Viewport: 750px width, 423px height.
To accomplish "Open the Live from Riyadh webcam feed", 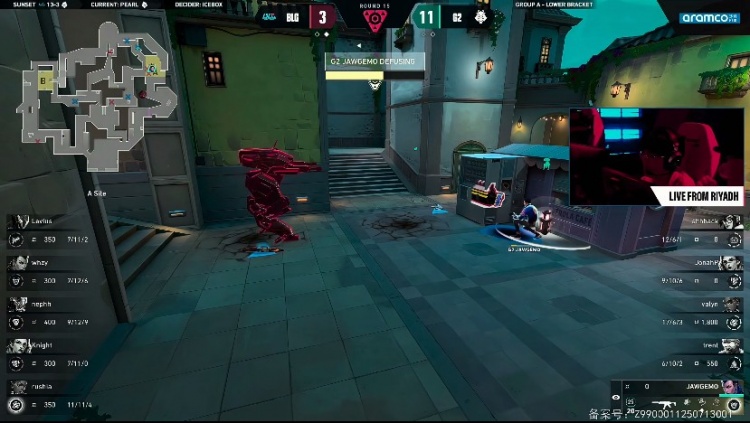I will (657, 157).
